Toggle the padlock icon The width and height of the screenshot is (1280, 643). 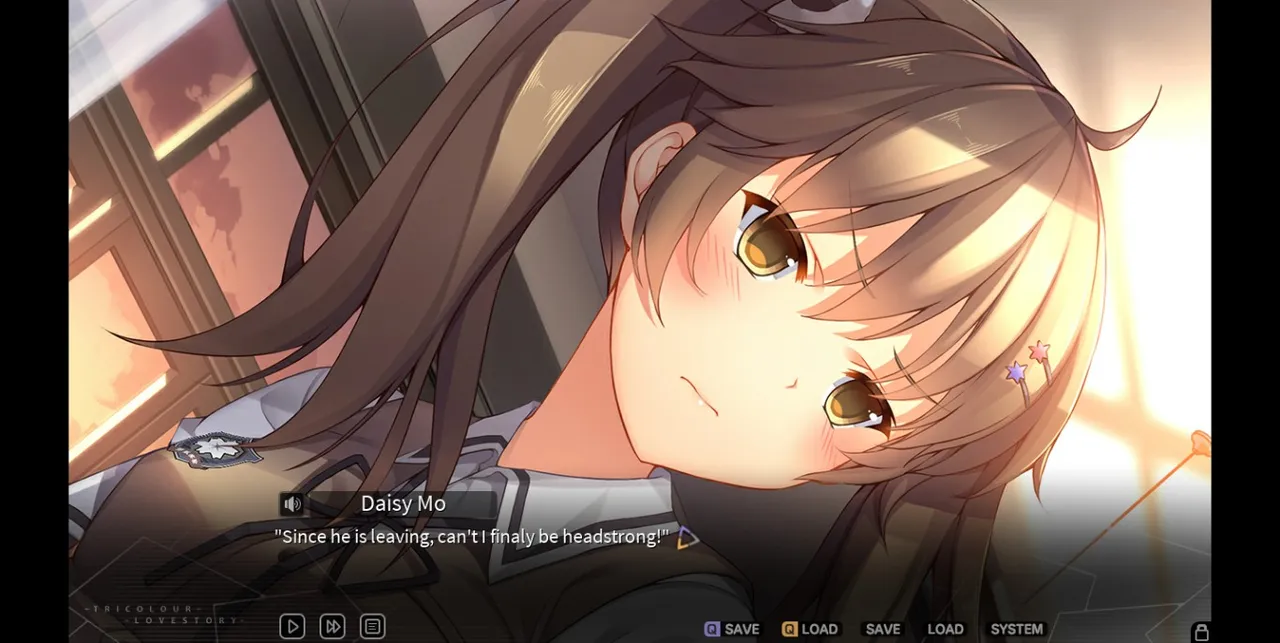[1201, 631]
